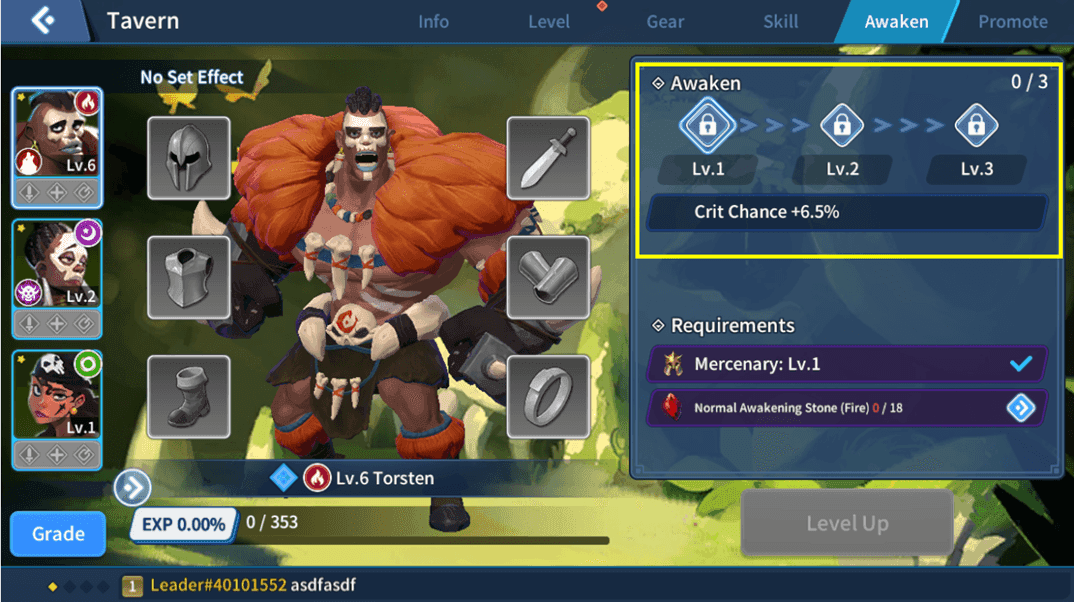The height and width of the screenshot is (602, 1074).
Task: Click the Grade button
Action: 58,534
